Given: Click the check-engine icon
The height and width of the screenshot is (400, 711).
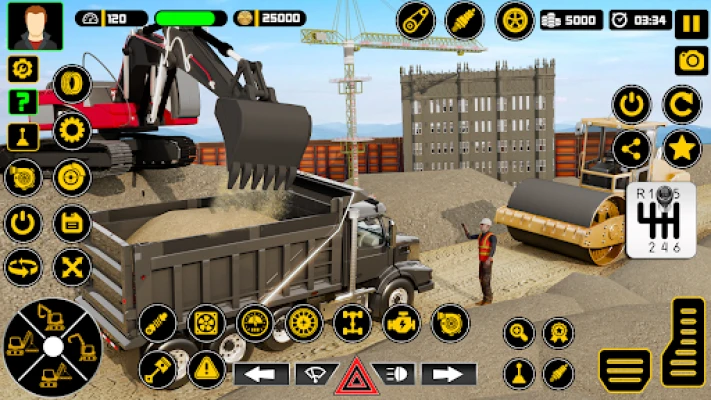Looking at the screenshot, I should tap(401, 323).
